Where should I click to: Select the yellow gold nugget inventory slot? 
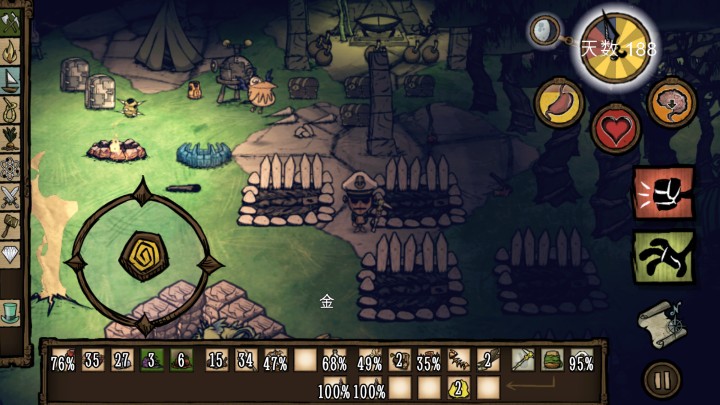click(459, 387)
